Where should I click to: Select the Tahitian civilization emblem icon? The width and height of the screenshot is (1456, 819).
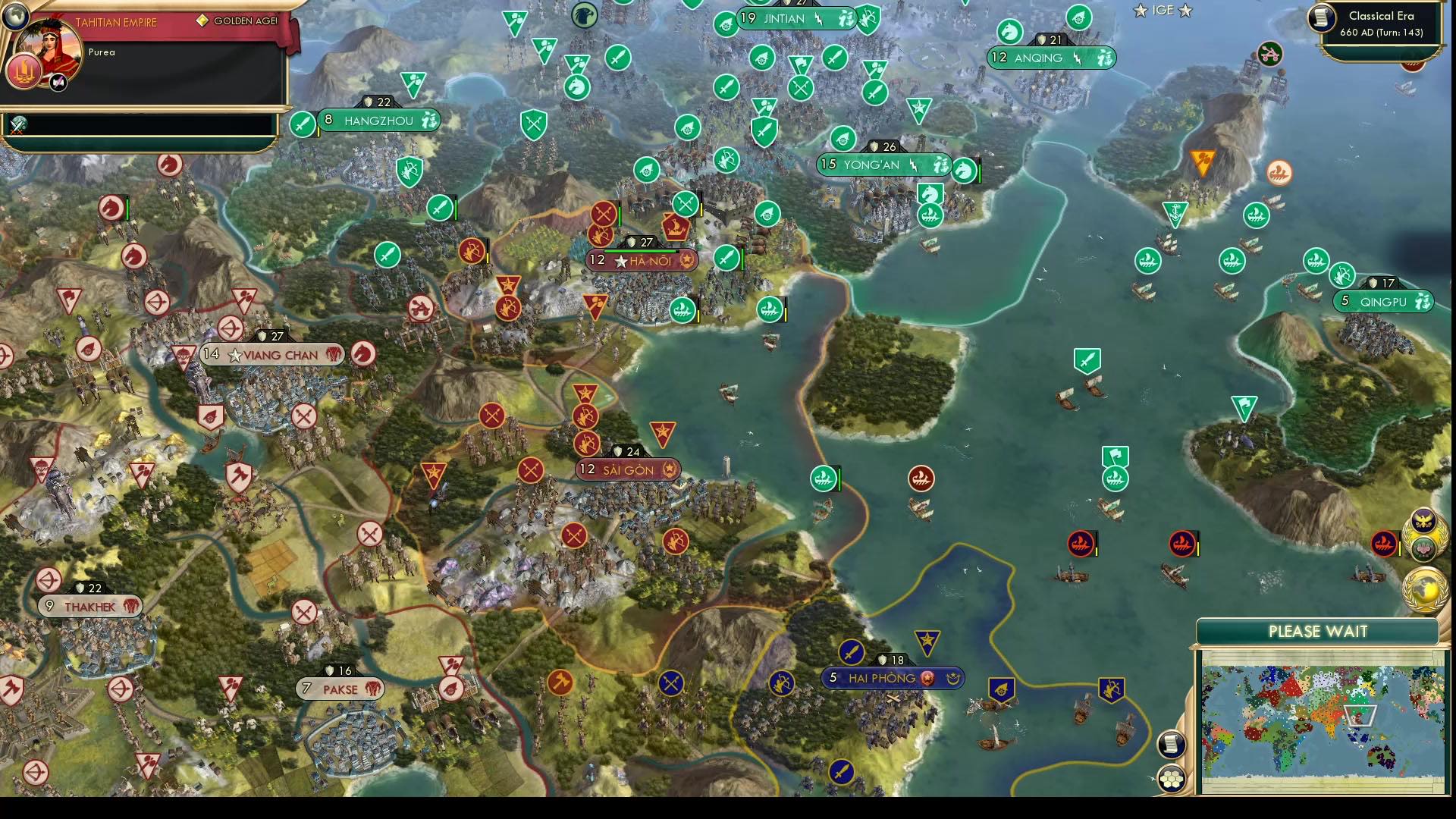[25, 72]
